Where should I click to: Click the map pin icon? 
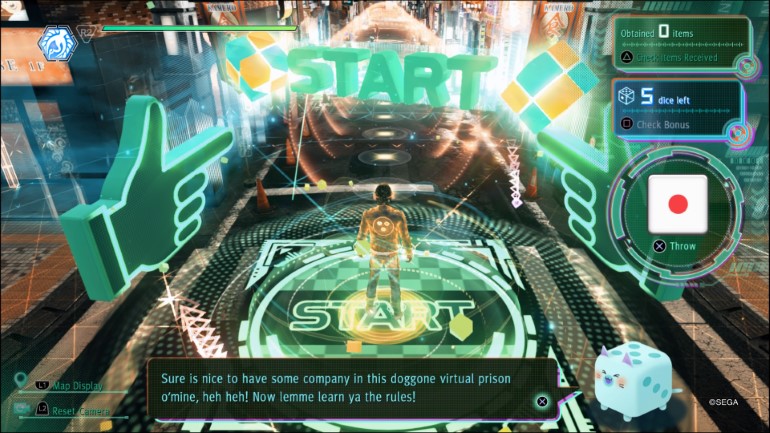[21, 381]
